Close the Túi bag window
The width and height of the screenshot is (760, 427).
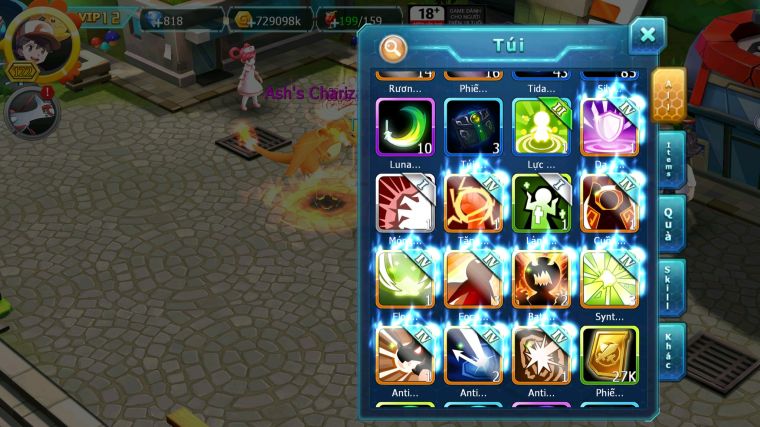point(647,36)
